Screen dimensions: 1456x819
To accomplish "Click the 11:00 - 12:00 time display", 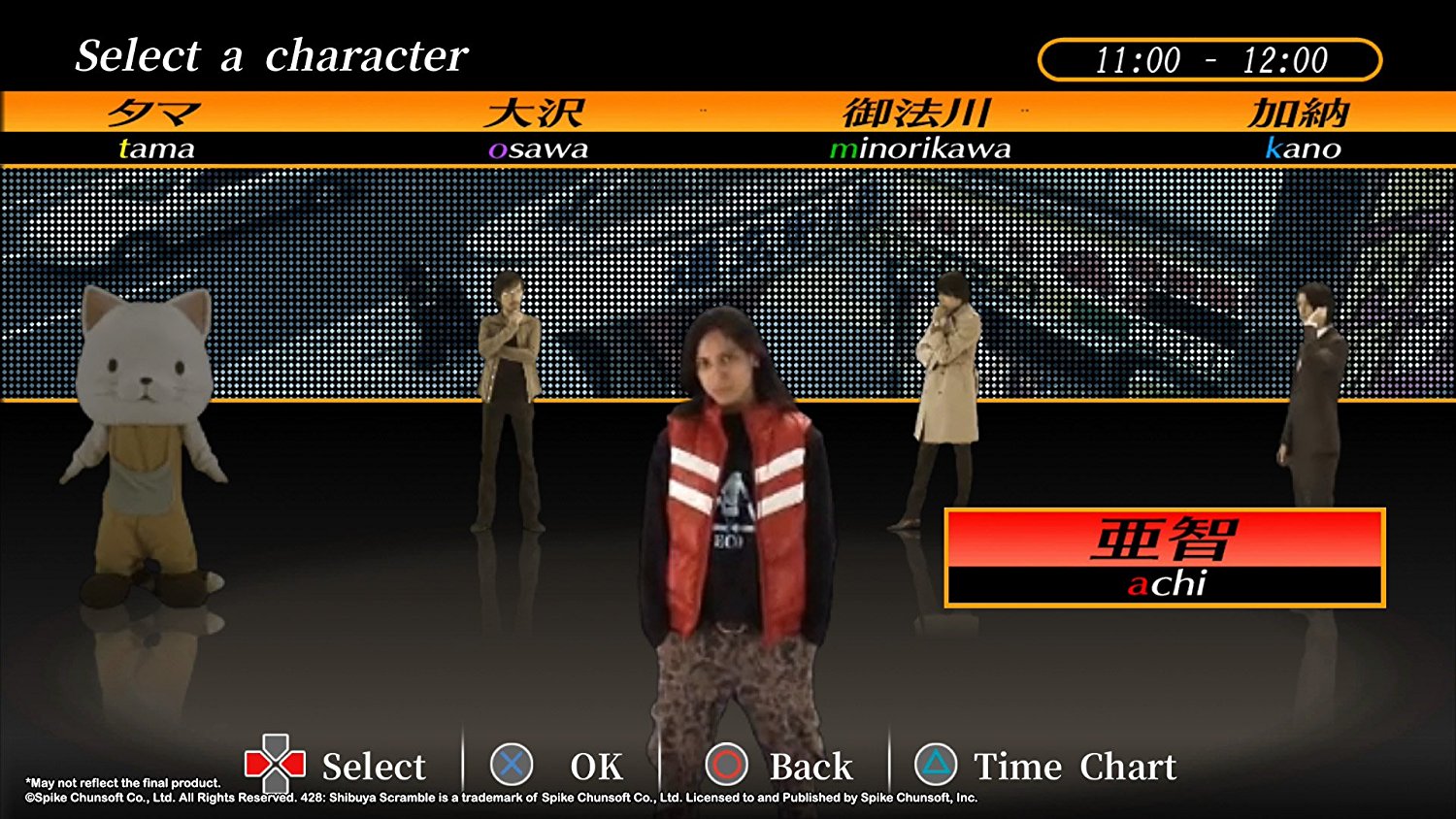I will 1209,59.
